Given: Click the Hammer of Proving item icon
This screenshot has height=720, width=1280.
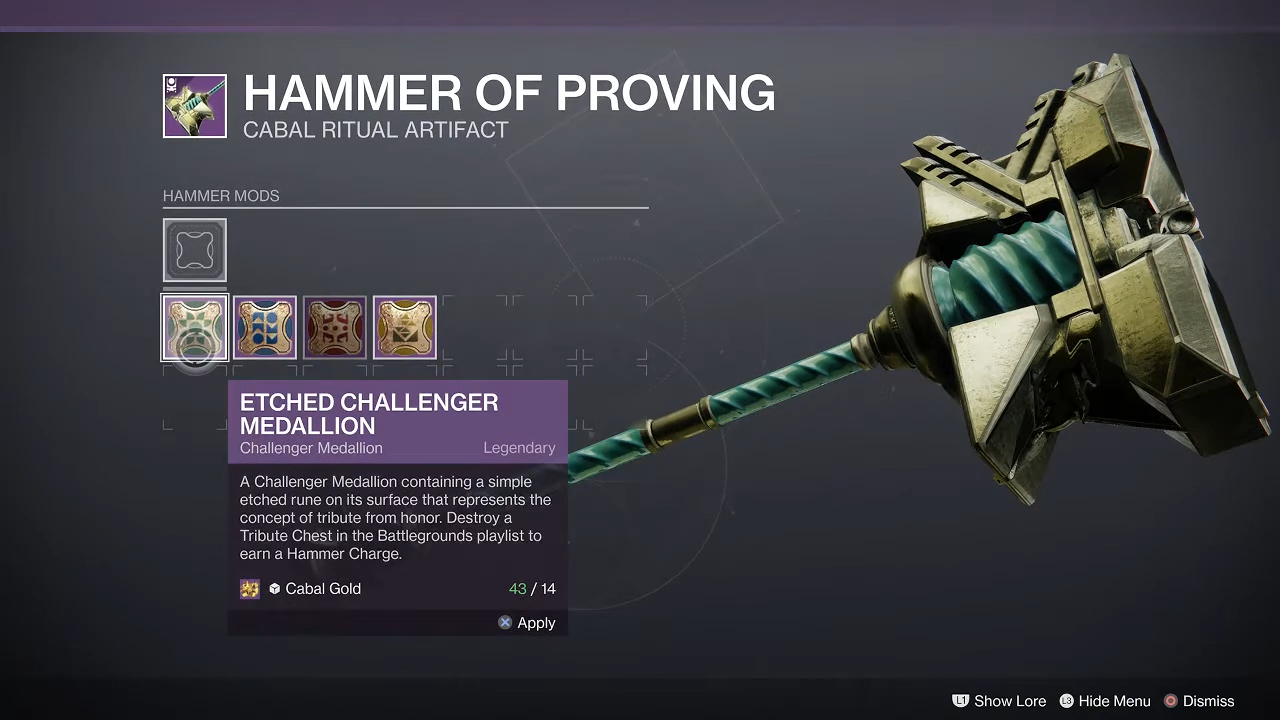Looking at the screenshot, I should pyautogui.click(x=195, y=106).
